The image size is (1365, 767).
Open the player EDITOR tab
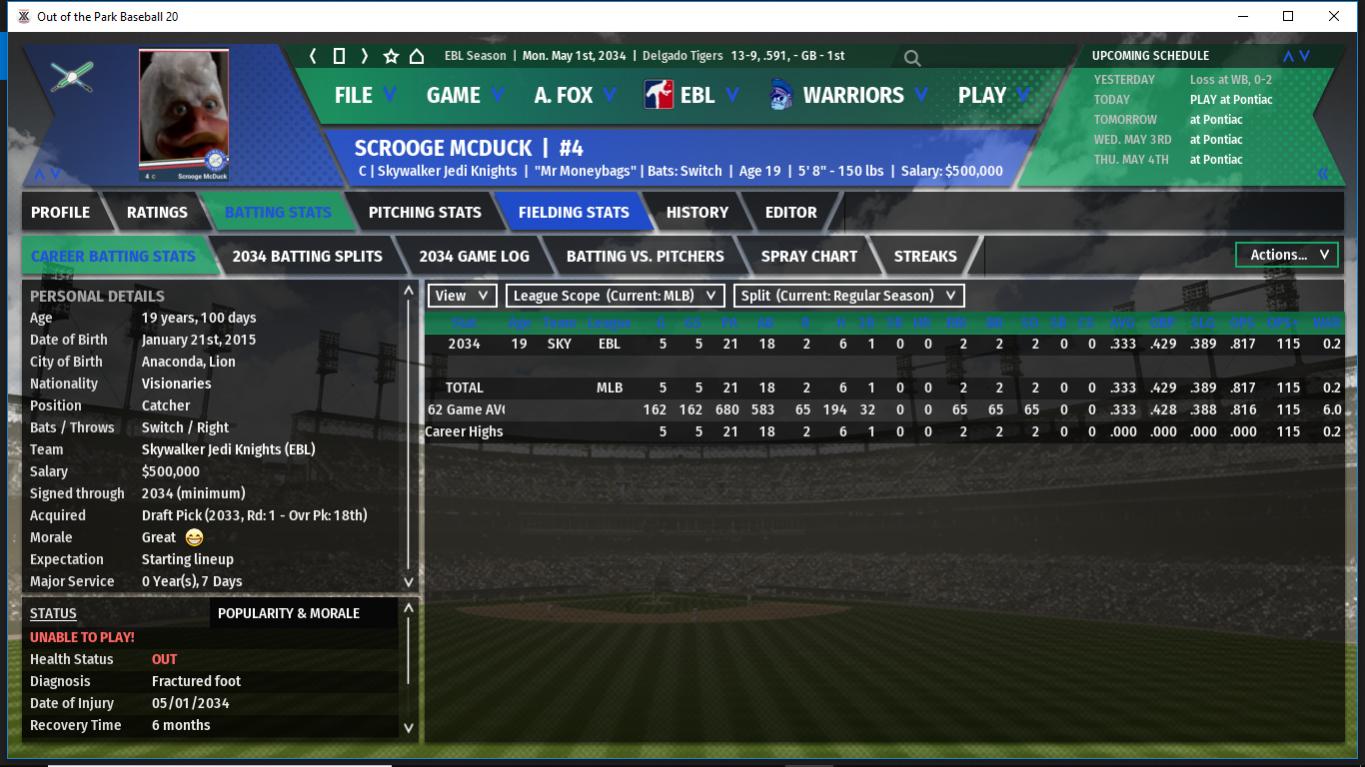click(x=791, y=212)
